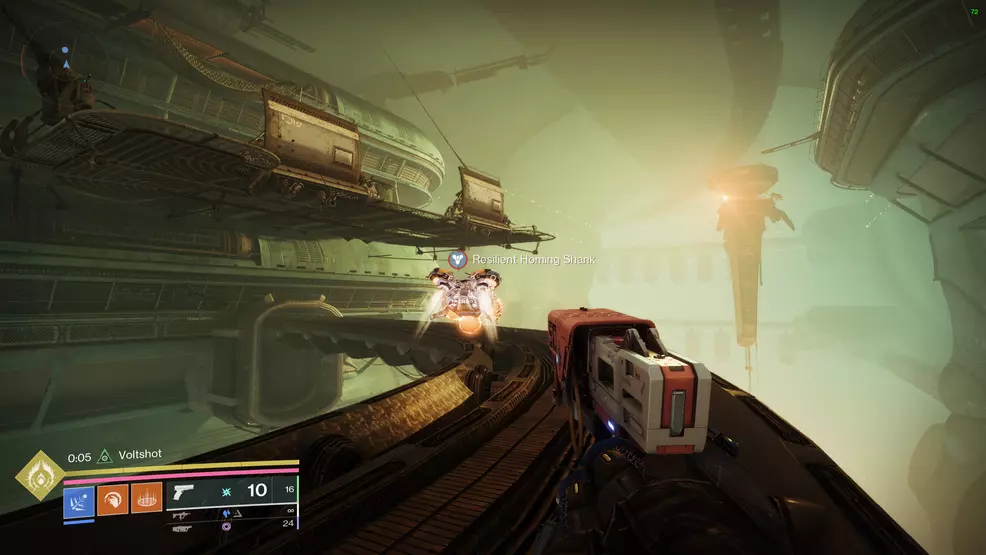Select the equipped sidearm weapon icon
Screen dimensions: 986x555
coord(182,492)
